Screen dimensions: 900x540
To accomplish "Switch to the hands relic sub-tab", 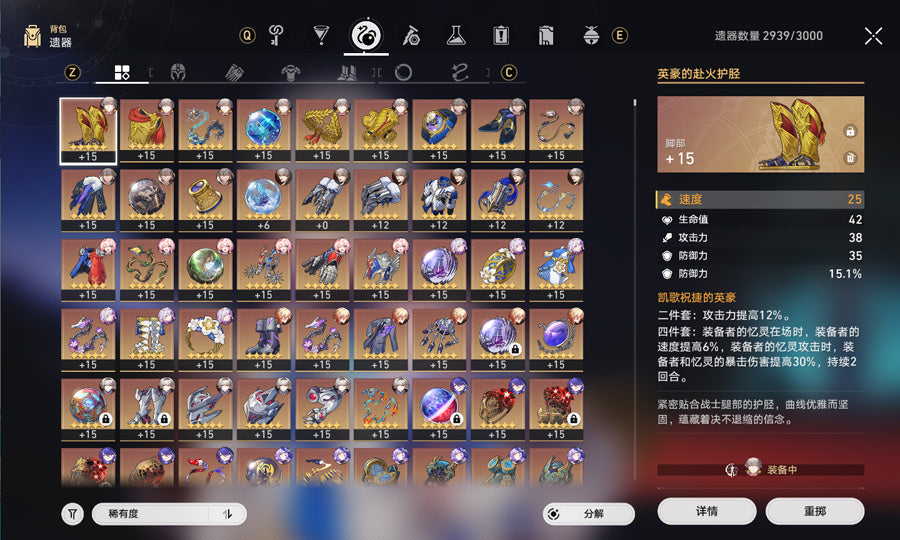I will (235, 73).
